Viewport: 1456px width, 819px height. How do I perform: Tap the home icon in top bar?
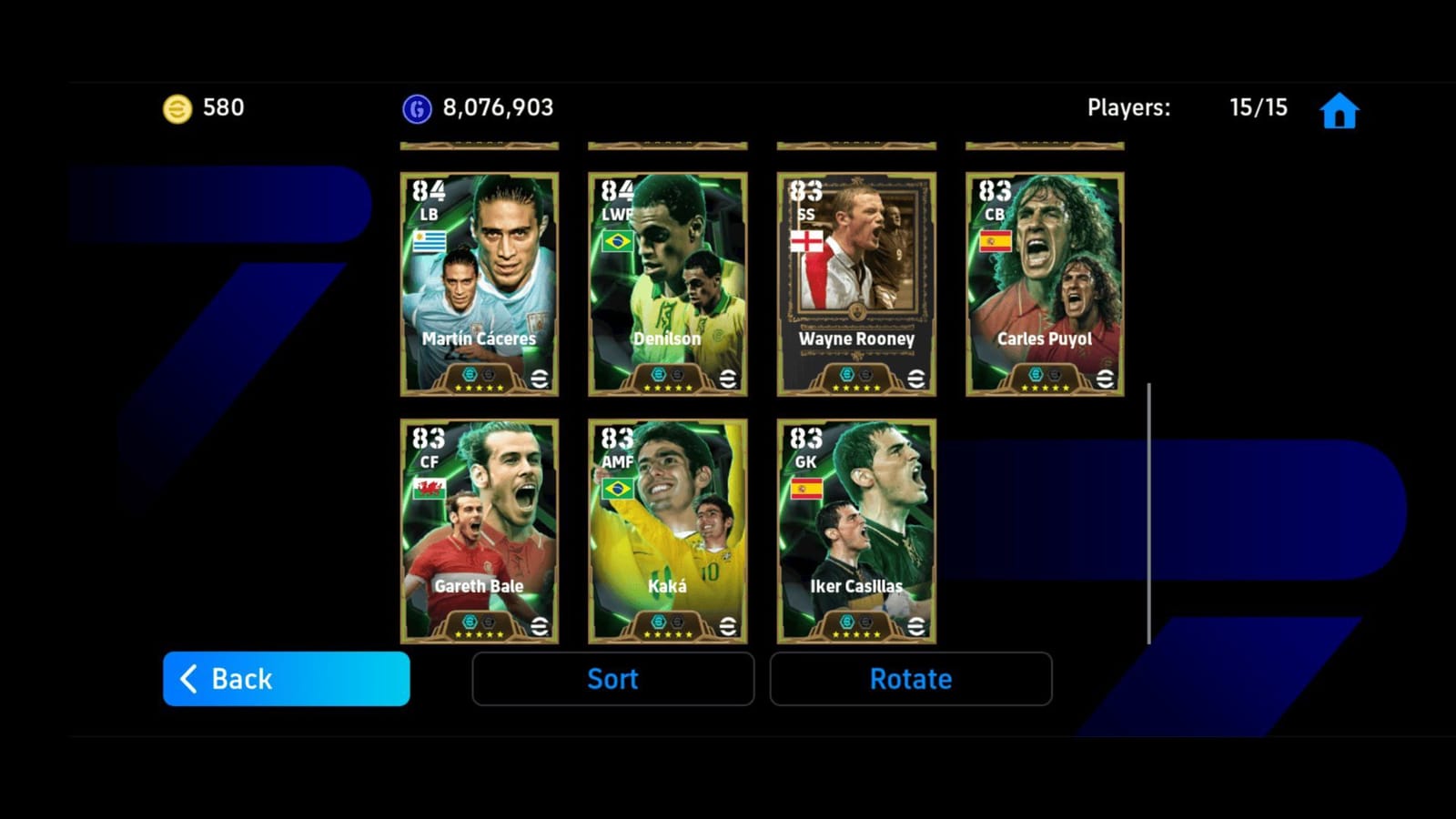tap(1338, 108)
